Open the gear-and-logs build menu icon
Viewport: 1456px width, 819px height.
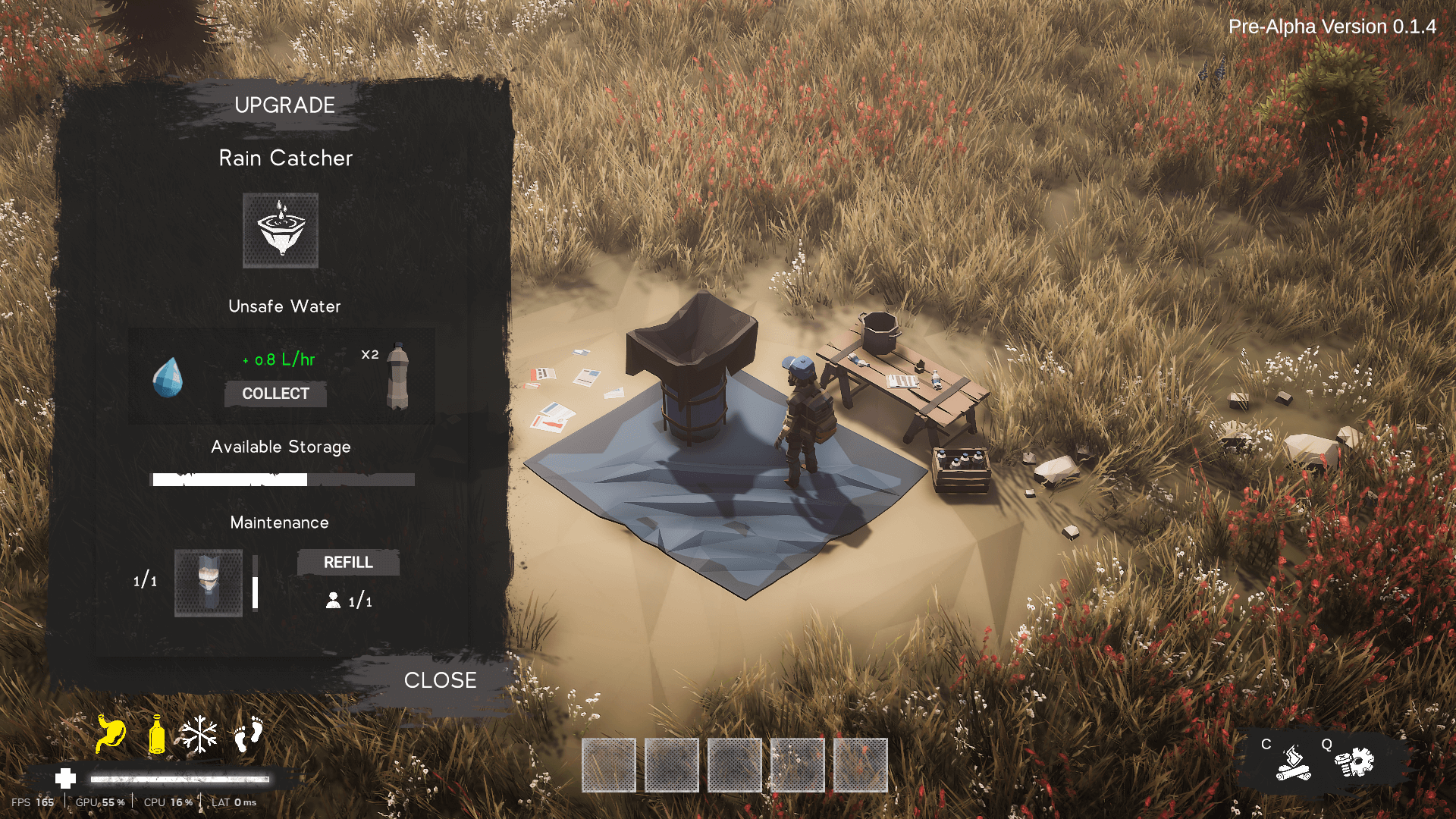point(1354,762)
